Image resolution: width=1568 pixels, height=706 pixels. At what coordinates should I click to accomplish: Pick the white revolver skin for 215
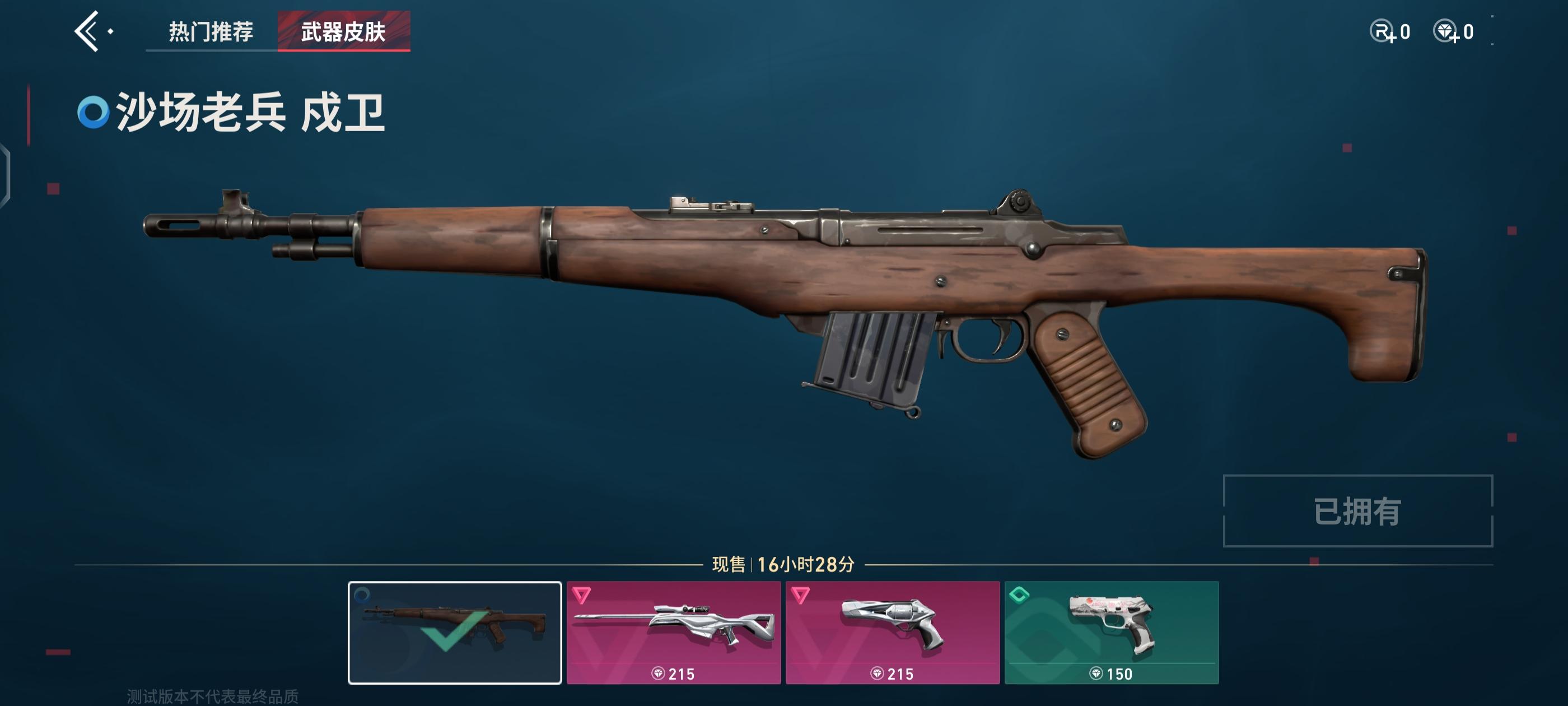pyautogui.click(x=892, y=632)
